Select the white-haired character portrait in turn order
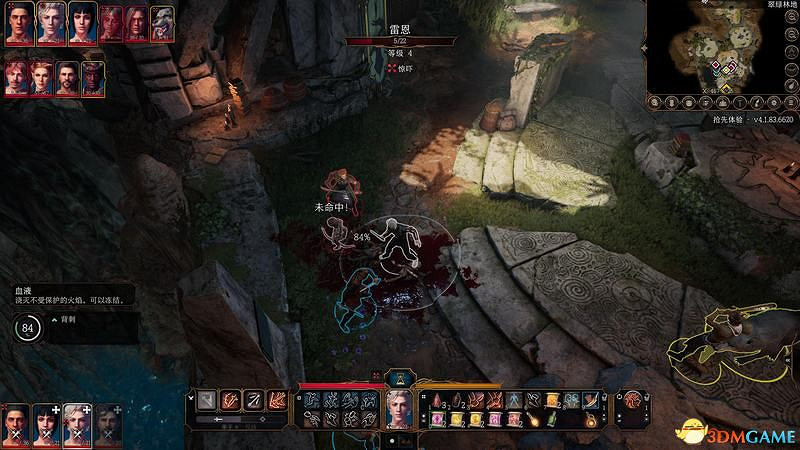This screenshot has width=800, height=450. 50,21
